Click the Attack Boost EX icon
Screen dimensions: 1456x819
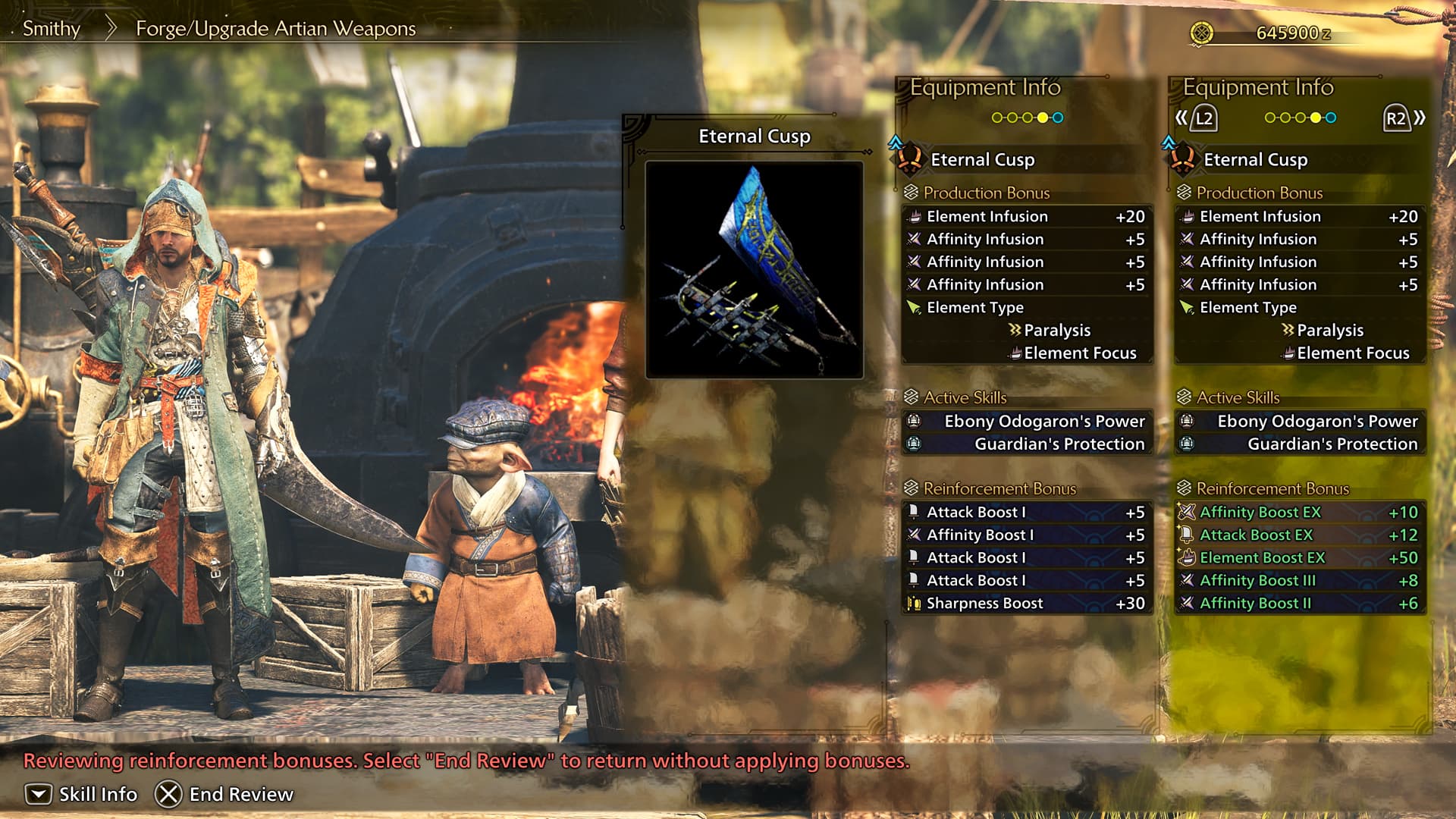[x=1188, y=535]
